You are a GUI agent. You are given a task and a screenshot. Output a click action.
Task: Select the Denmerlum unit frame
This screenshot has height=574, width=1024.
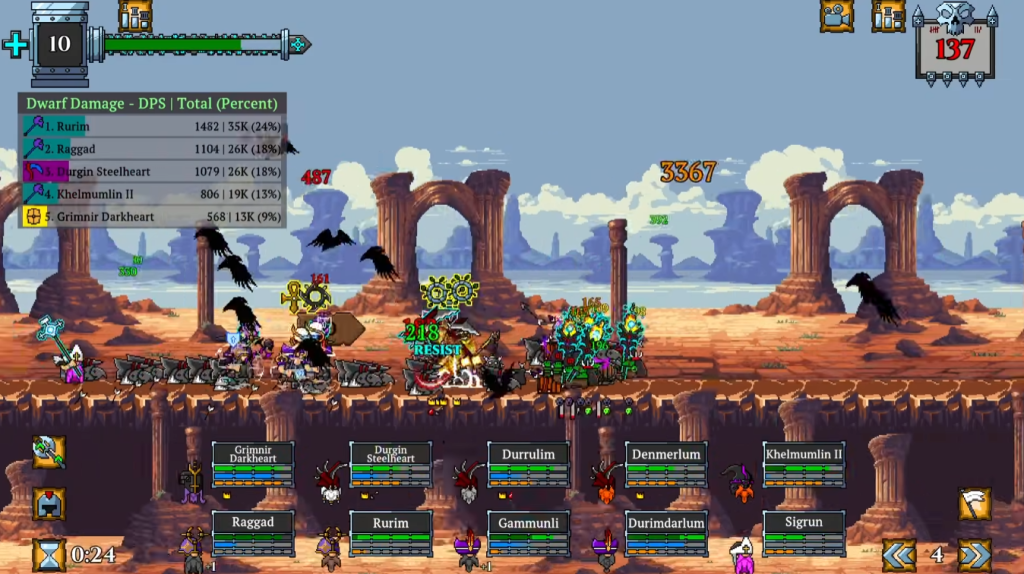tap(666, 465)
